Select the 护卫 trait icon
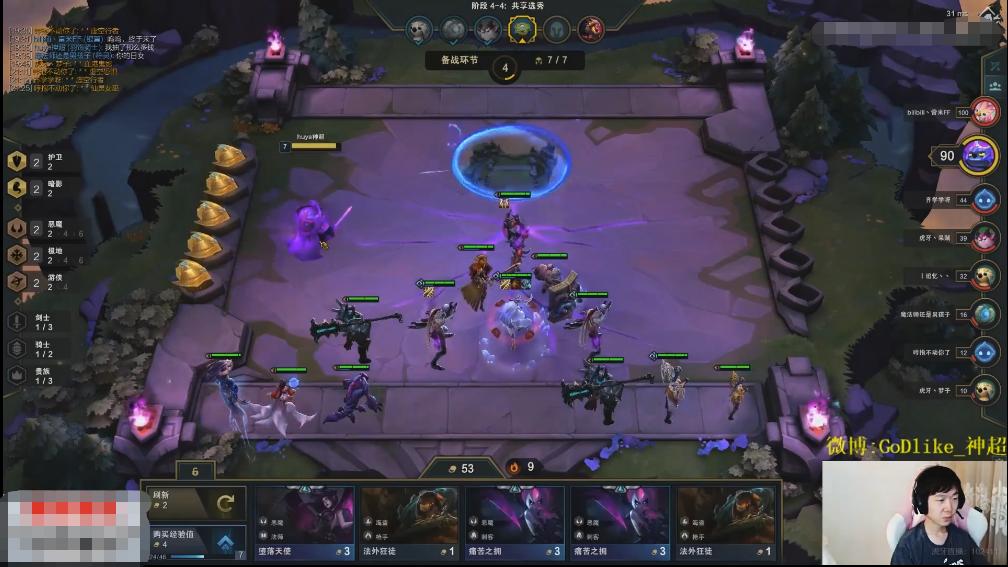Viewport: 1008px width, 567px height. (x=17, y=161)
